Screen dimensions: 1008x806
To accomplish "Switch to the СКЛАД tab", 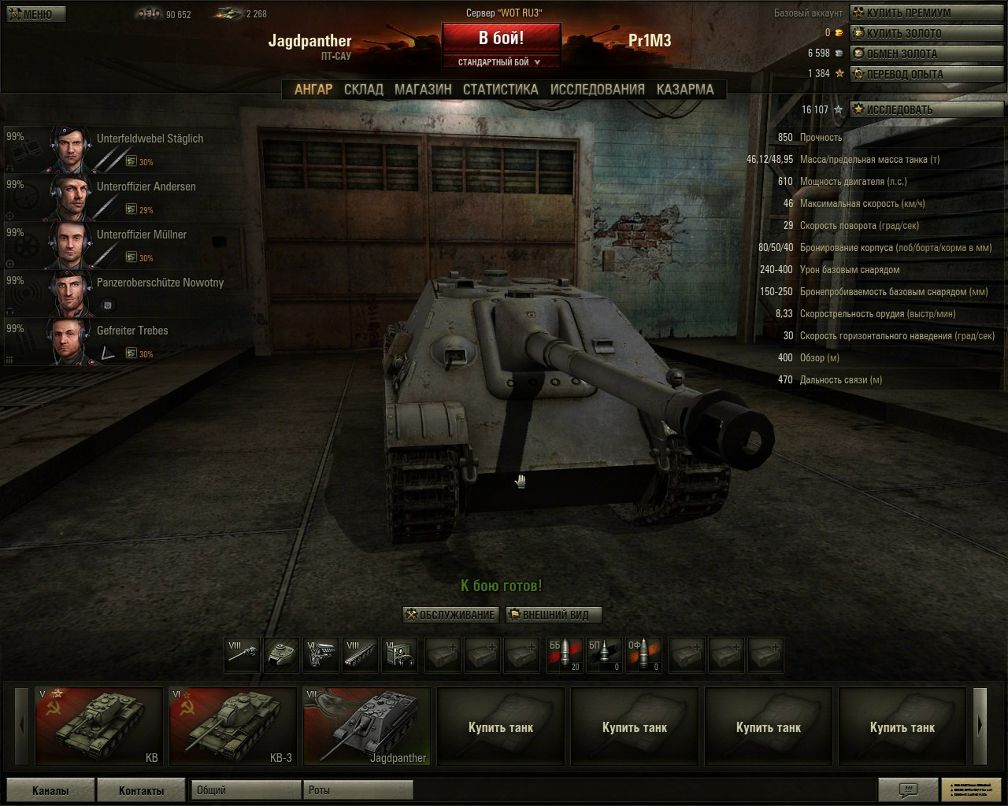I will click(363, 89).
